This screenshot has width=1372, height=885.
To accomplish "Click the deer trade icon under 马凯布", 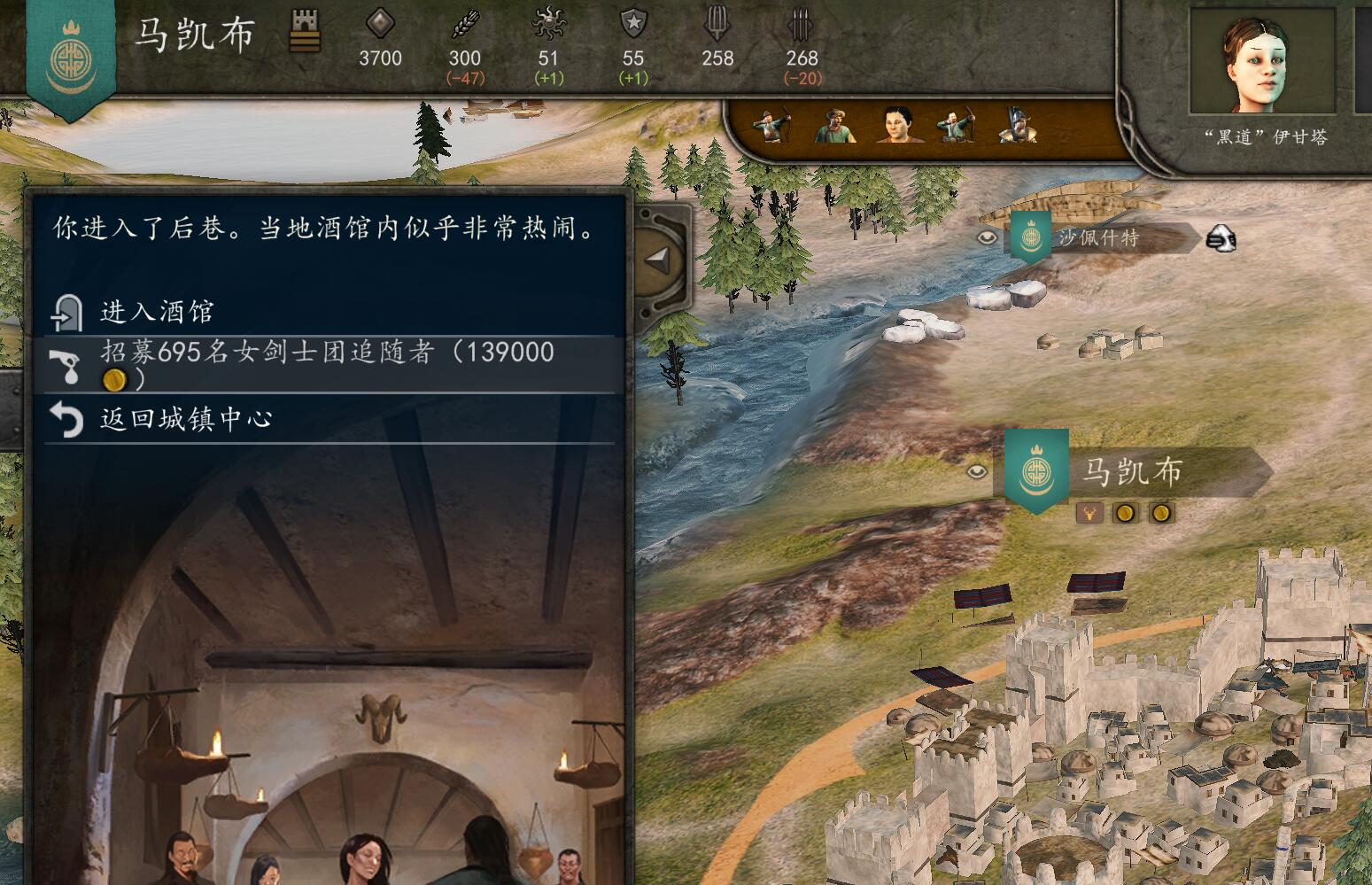I will (1089, 513).
